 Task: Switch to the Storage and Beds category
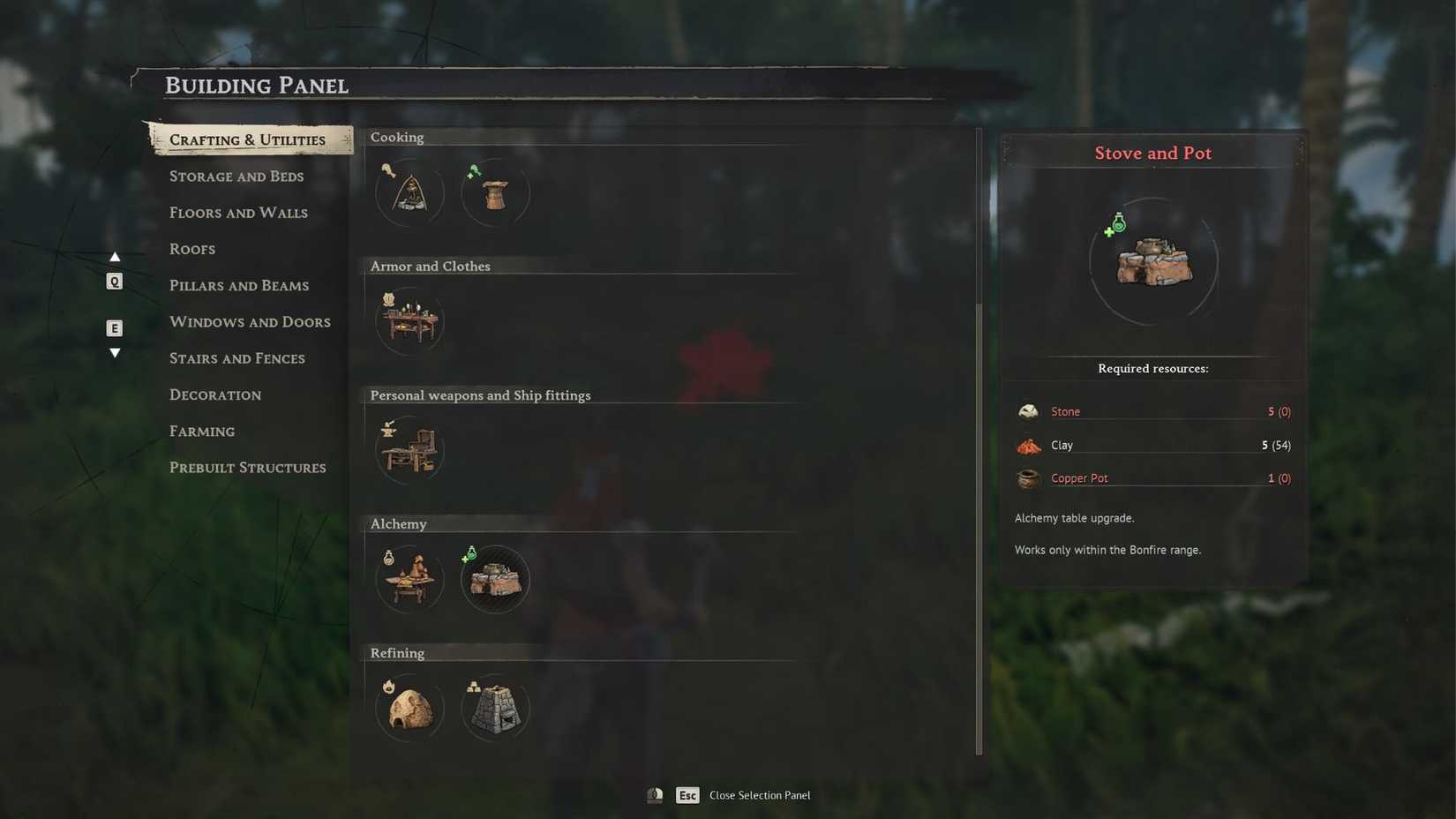[x=236, y=177]
